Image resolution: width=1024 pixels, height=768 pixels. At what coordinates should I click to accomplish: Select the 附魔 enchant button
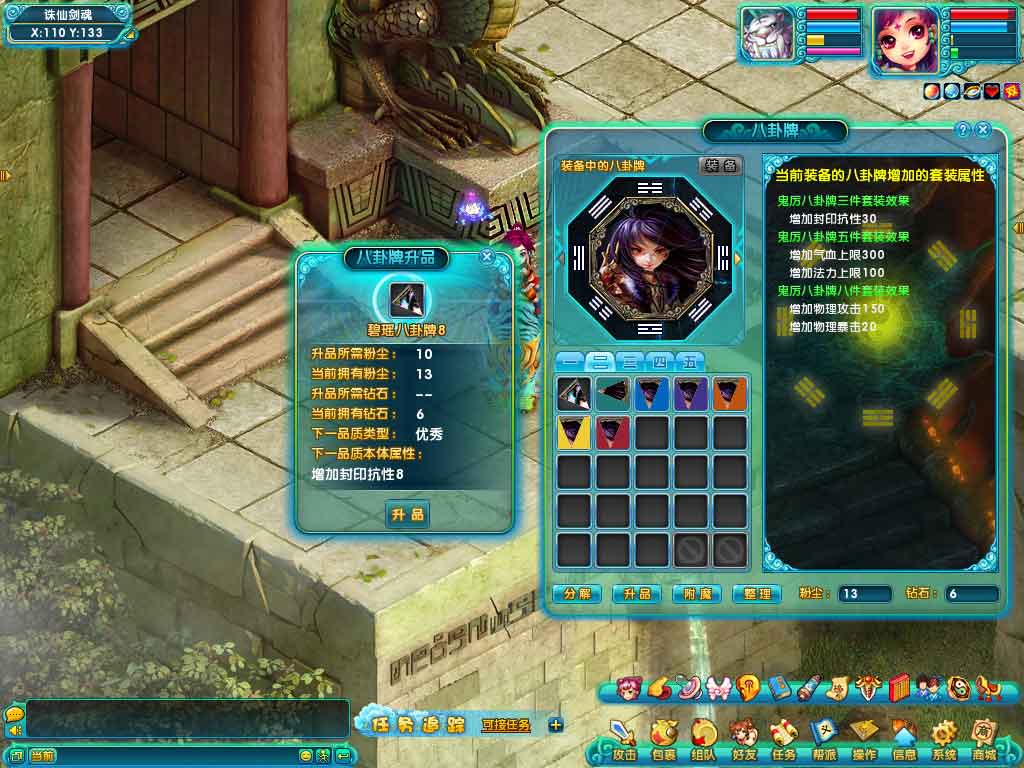click(x=696, y=593)
